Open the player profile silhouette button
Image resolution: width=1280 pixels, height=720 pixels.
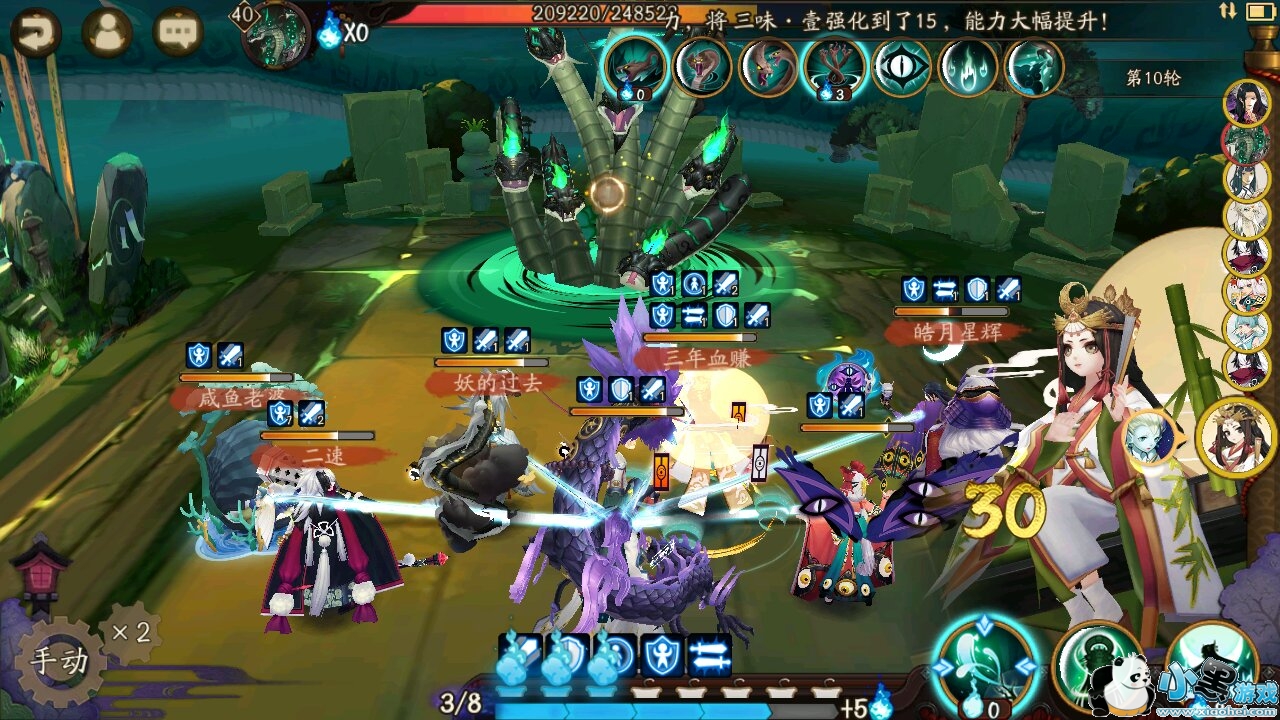pyautogui.click(x=108, y=33)
